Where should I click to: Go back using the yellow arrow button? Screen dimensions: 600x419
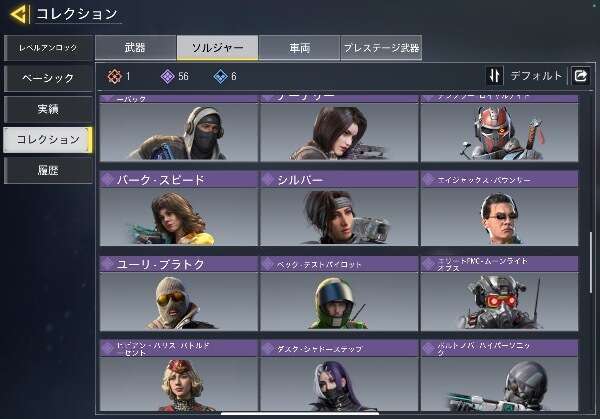(17, 14)
